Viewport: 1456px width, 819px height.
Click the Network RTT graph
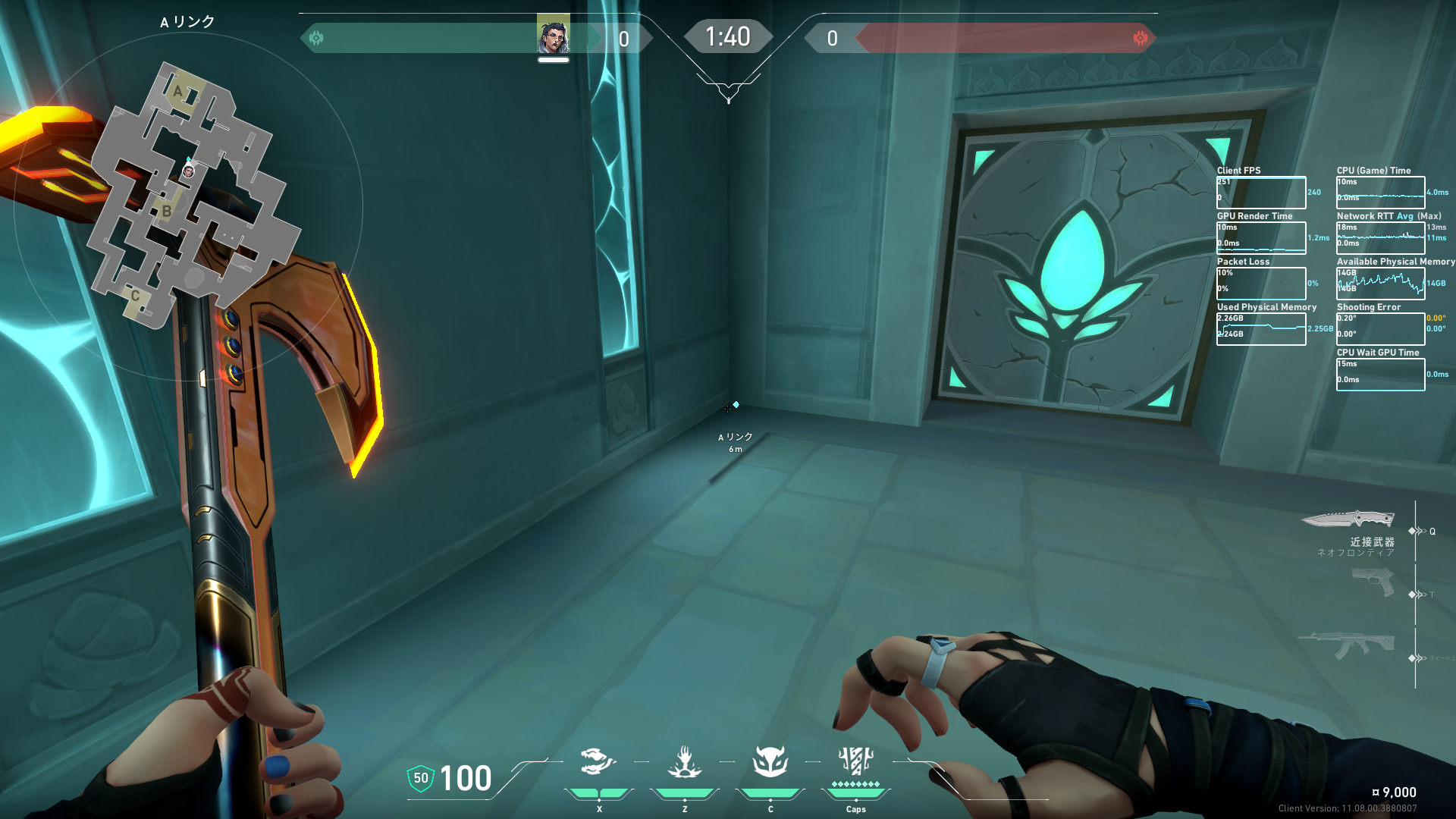coord(1380,238)
